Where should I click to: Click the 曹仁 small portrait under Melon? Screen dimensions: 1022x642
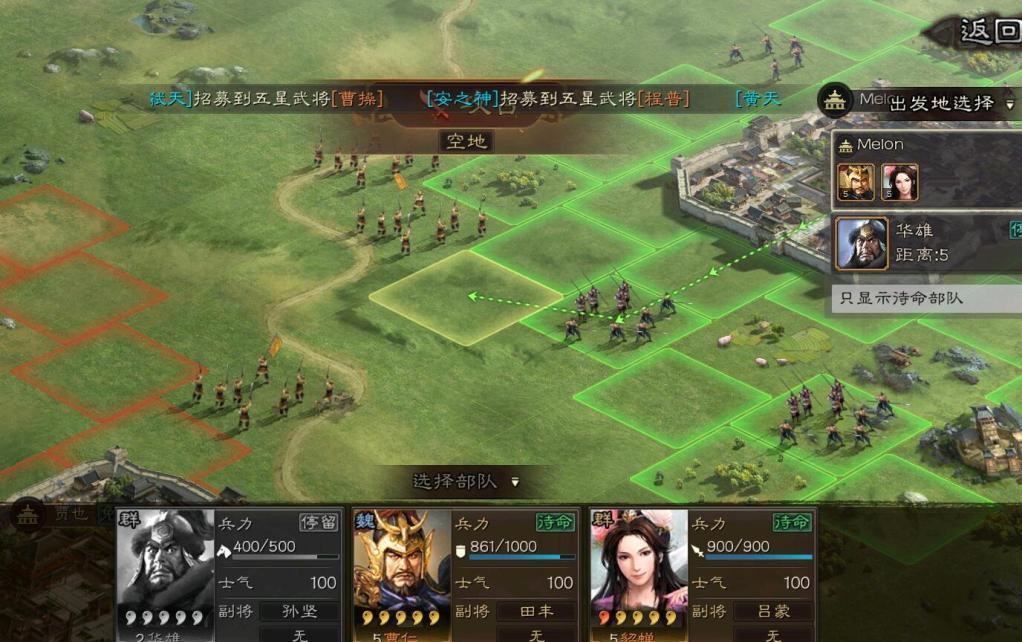(856, 182)
